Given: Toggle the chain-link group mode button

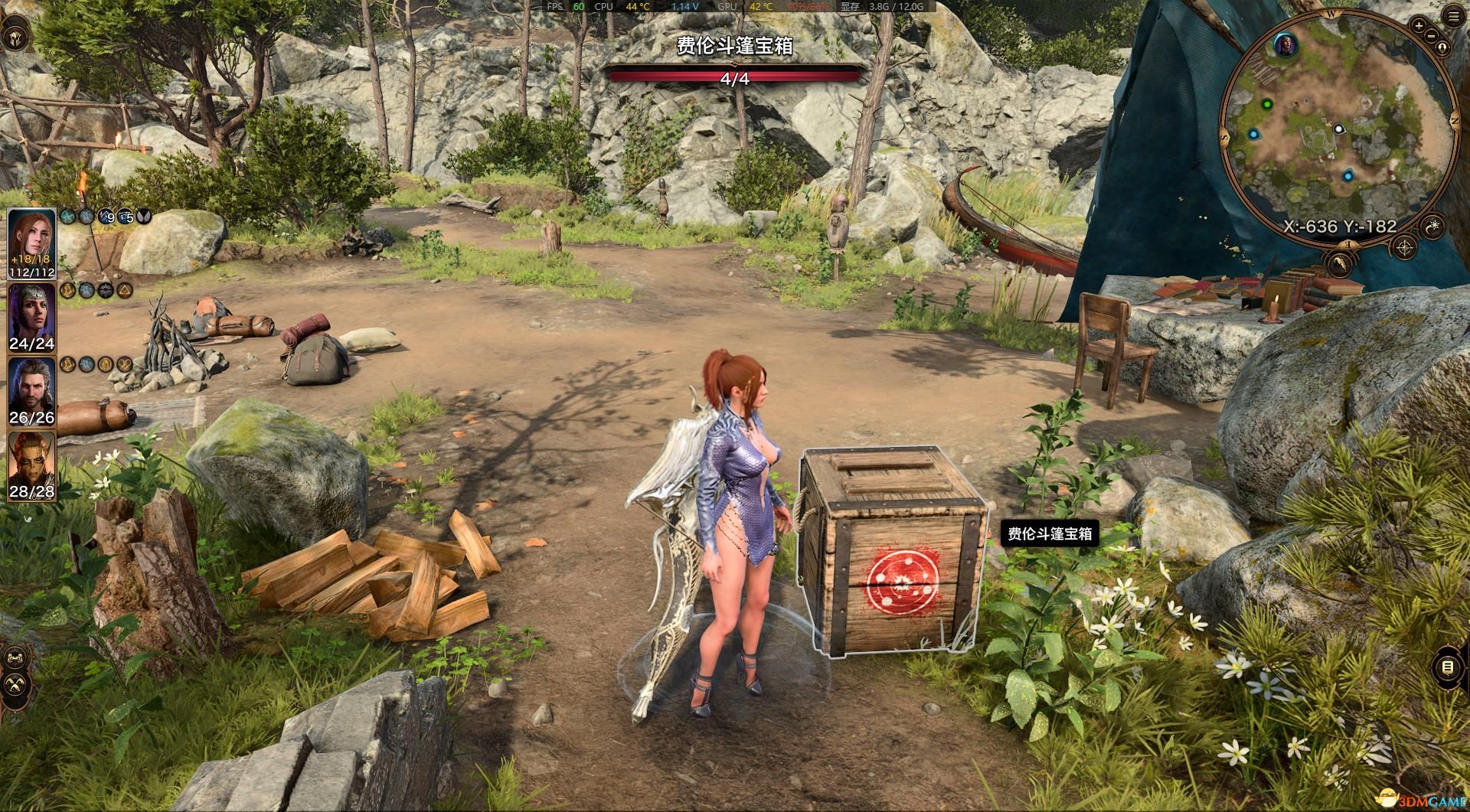Looking at the screenshot, I should 15,657.
